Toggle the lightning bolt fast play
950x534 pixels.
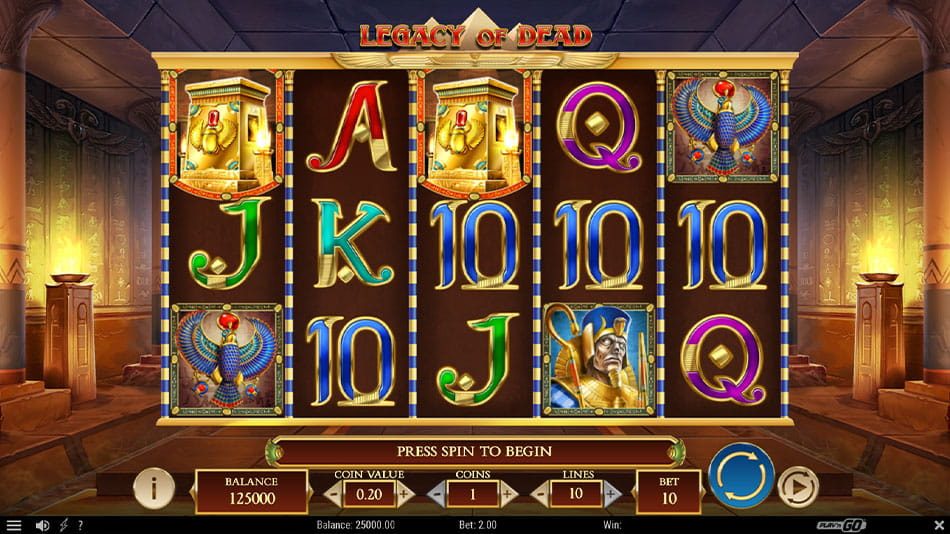(64, 525)
